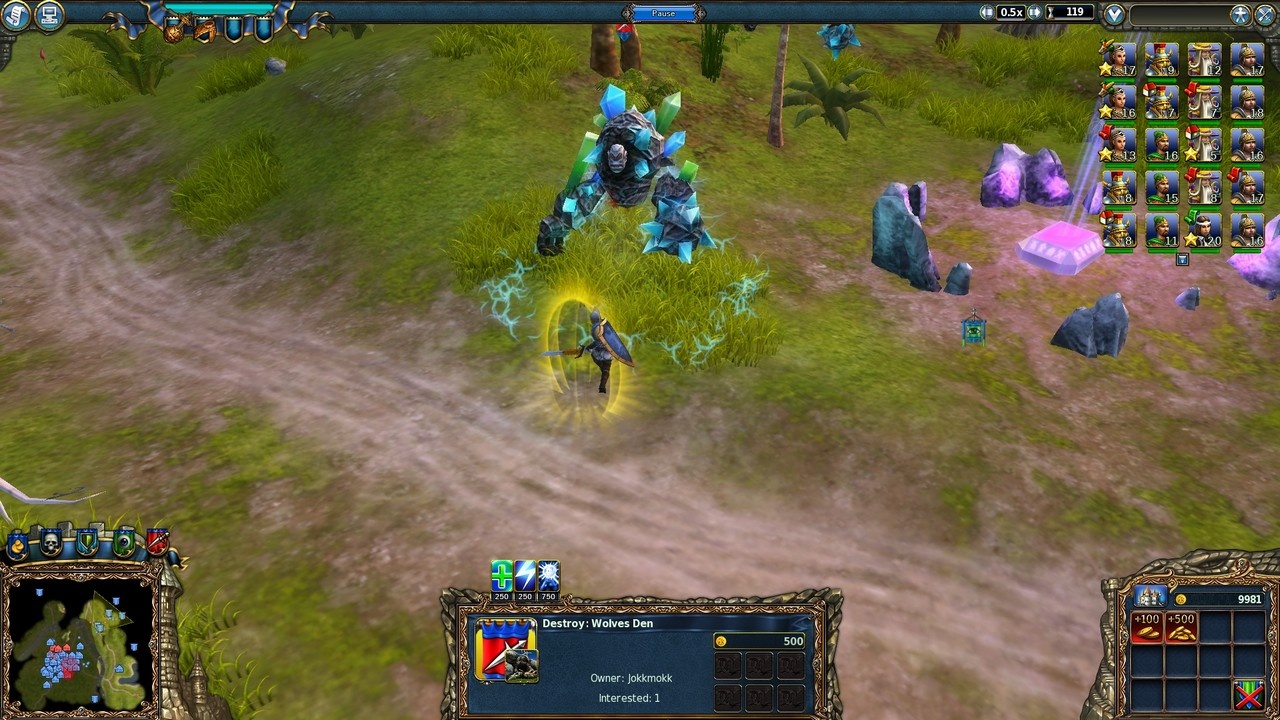Place the red attack sword flag

coord(159,541)
